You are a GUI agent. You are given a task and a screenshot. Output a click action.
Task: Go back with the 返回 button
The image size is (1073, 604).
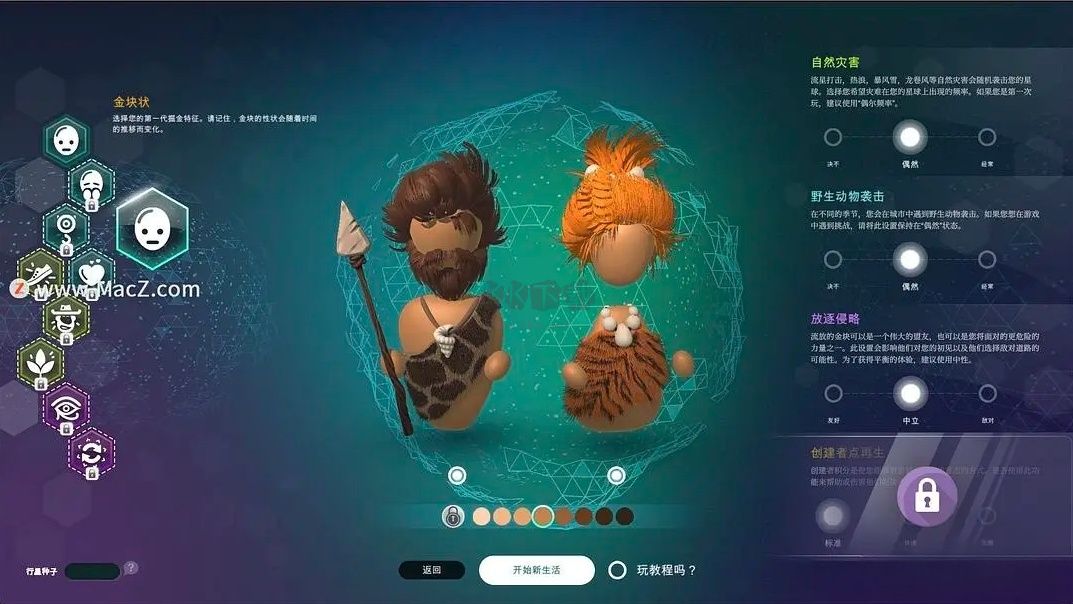point(431,570)
